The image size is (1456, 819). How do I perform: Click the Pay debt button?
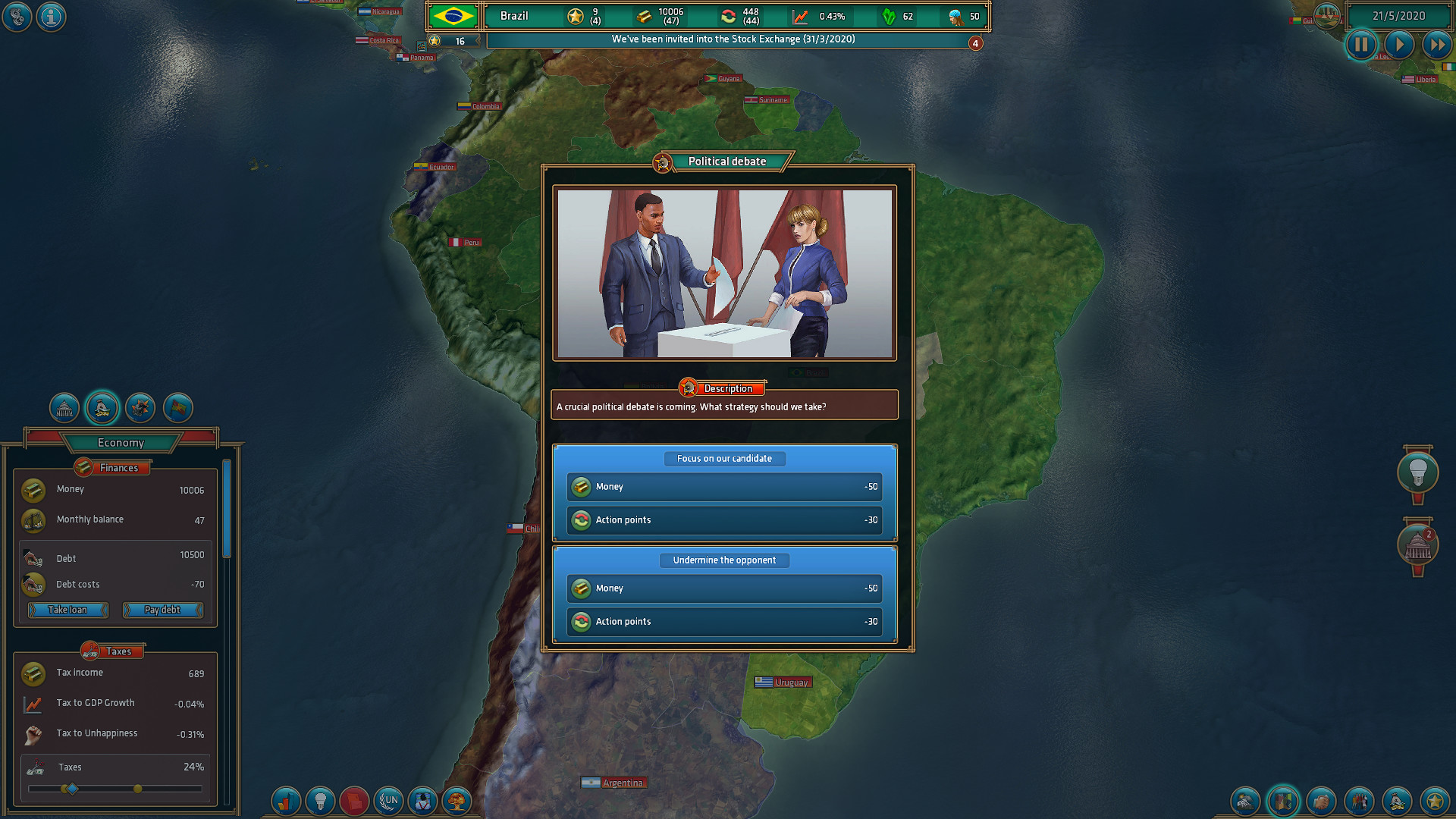162,610
